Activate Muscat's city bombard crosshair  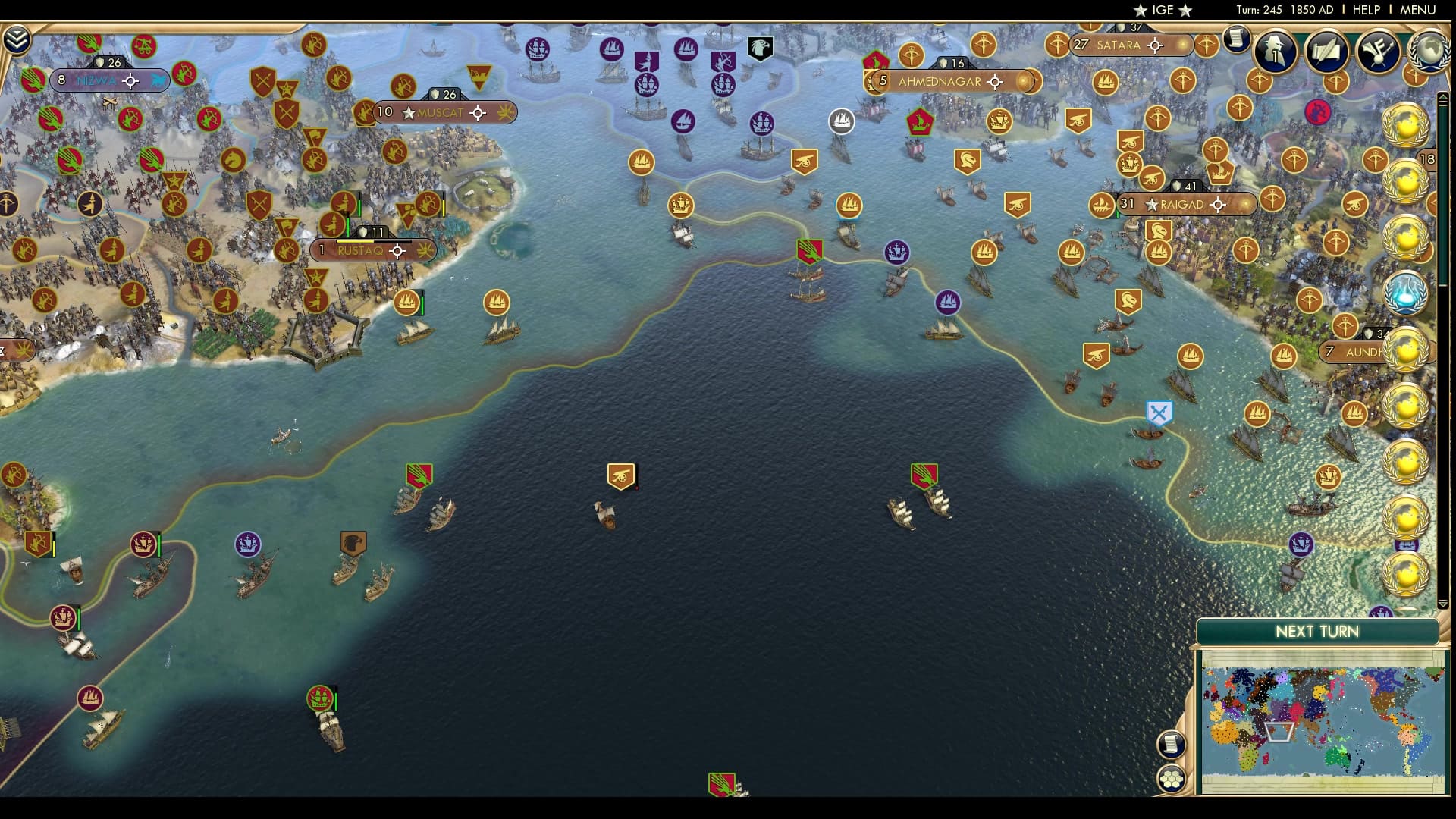click(477, 113)
